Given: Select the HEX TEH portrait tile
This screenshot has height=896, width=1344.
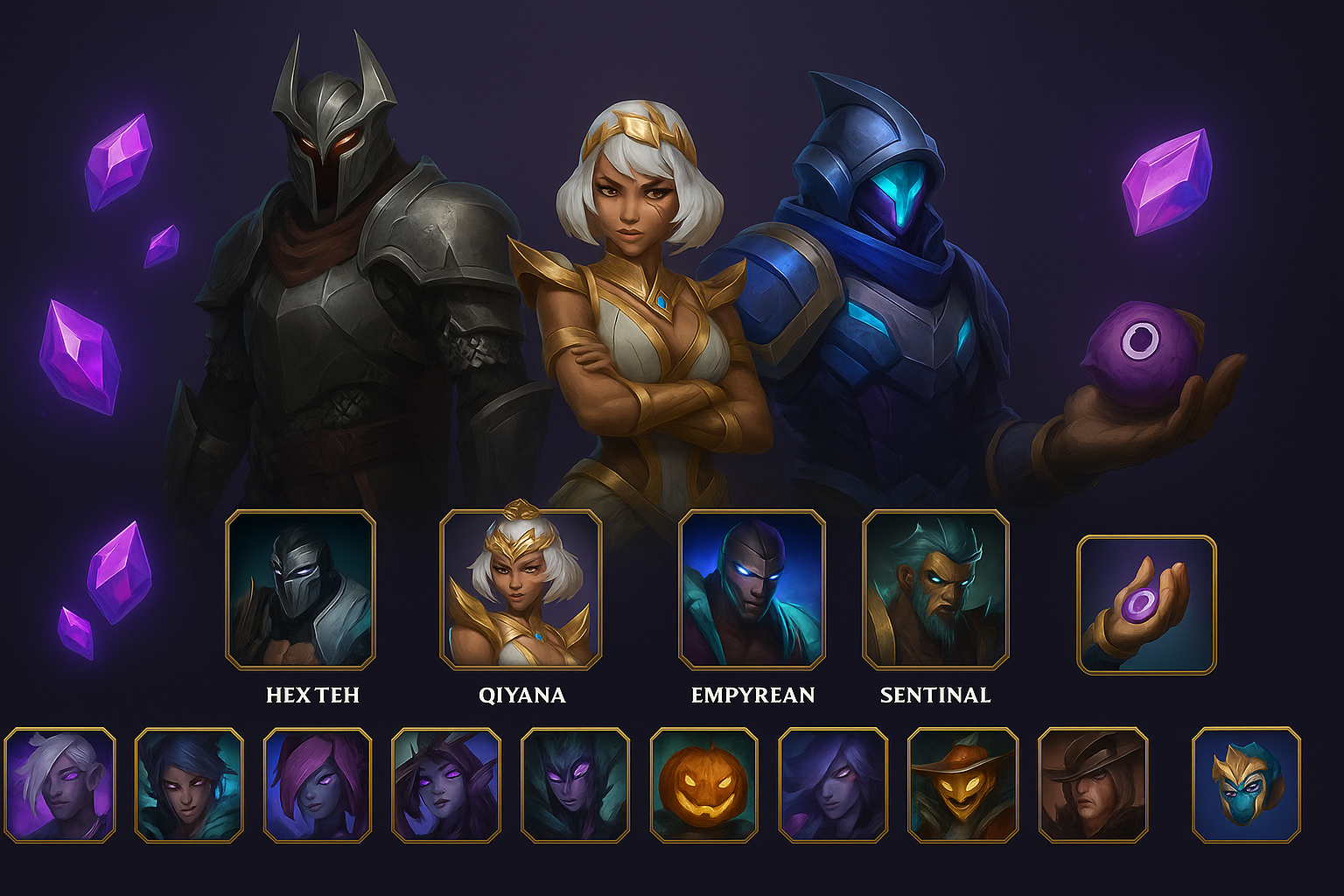Looking at the screenshot, I should point(300,589).
